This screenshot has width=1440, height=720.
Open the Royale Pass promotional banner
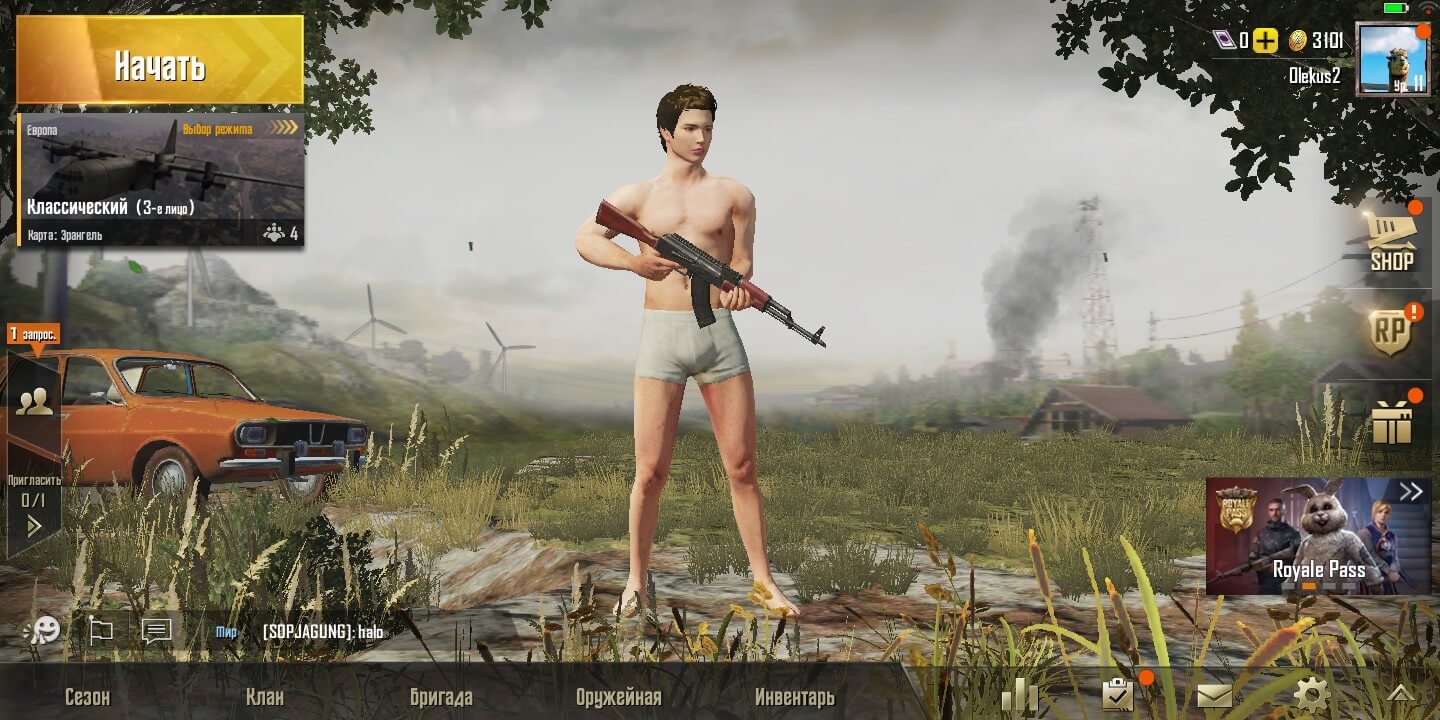coord(1318,536)
